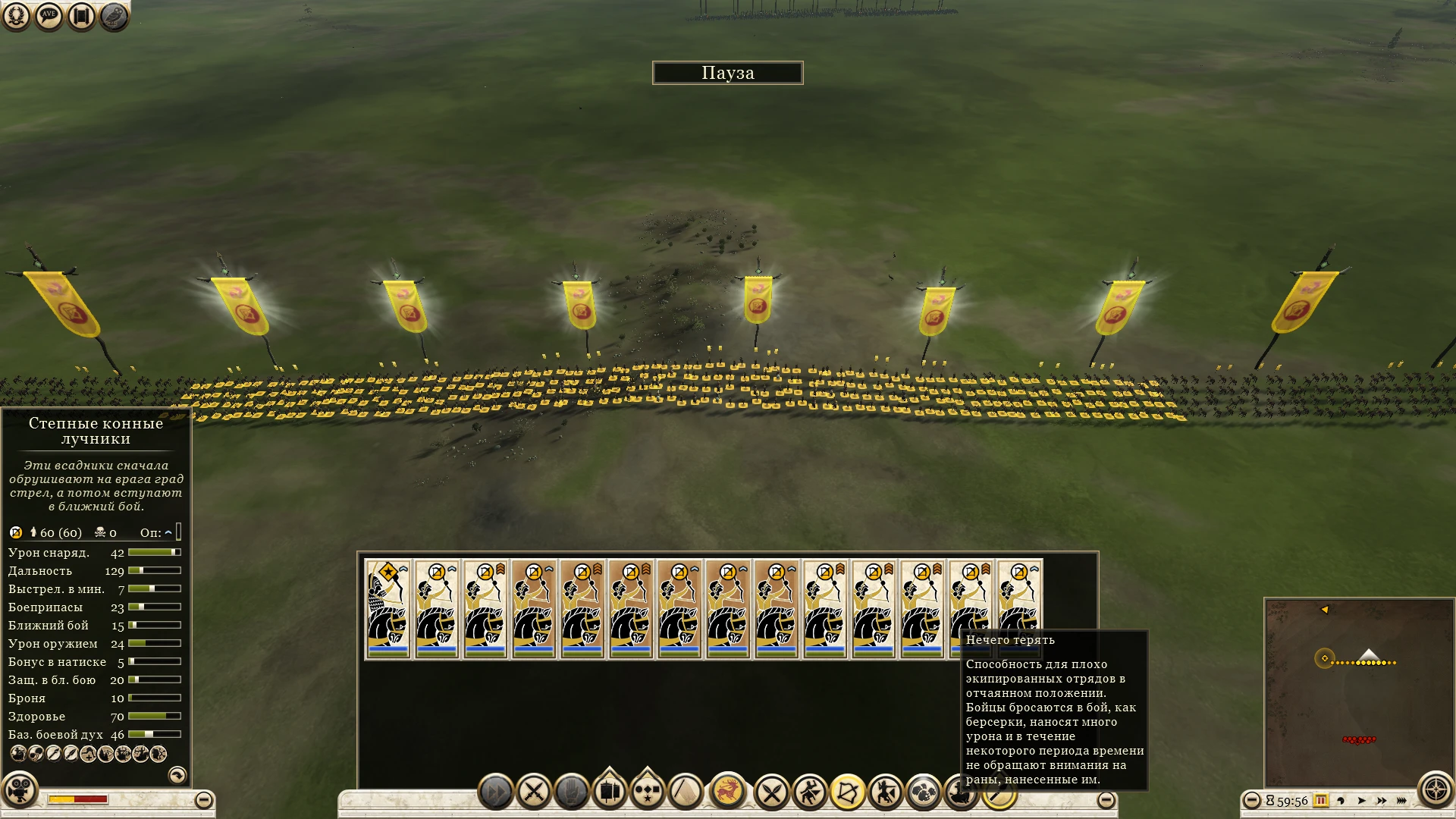Click the curved arrow icon in the unit panel
The image size is (1456, 819).
pyautogui.click(x=179, y=775)
